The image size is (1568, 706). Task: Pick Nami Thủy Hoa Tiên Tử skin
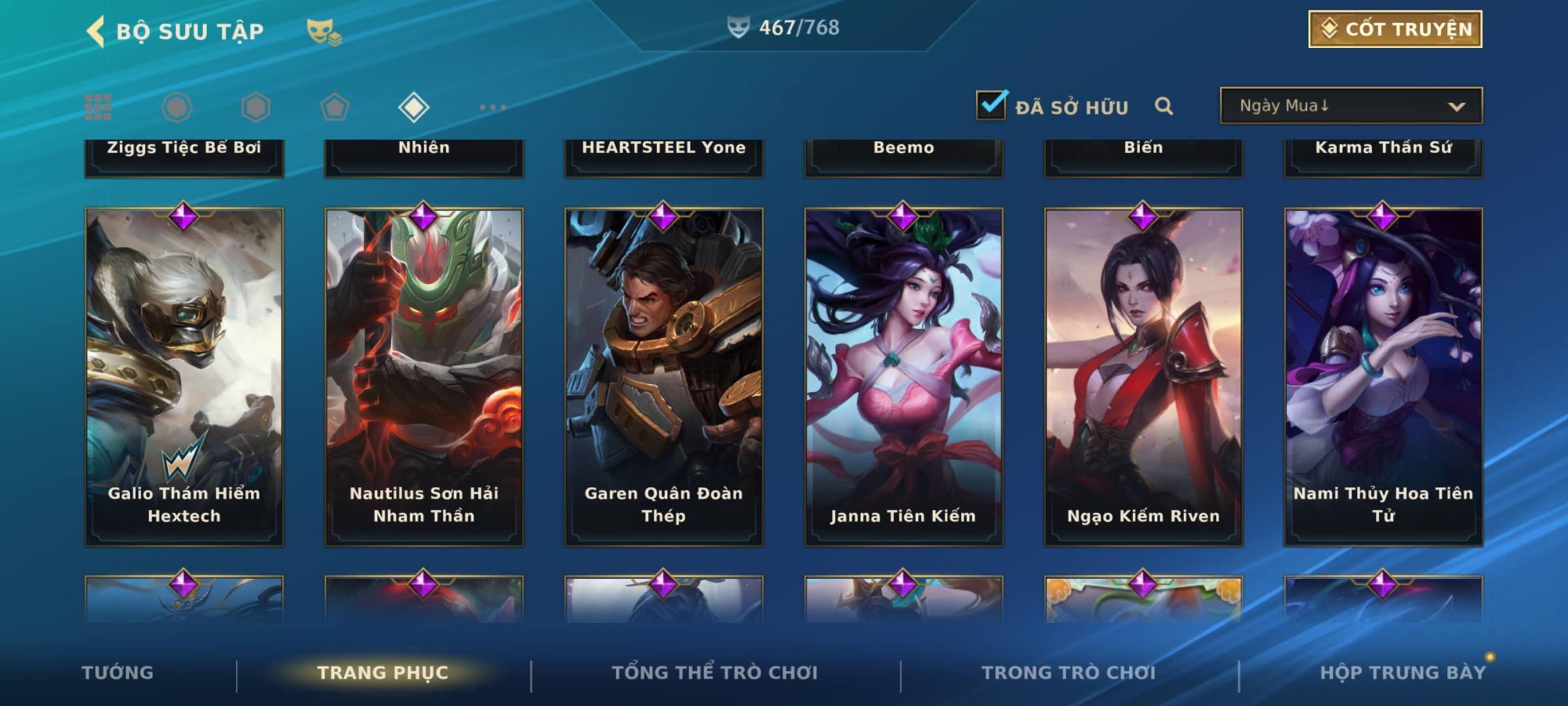pos(1383,376)
